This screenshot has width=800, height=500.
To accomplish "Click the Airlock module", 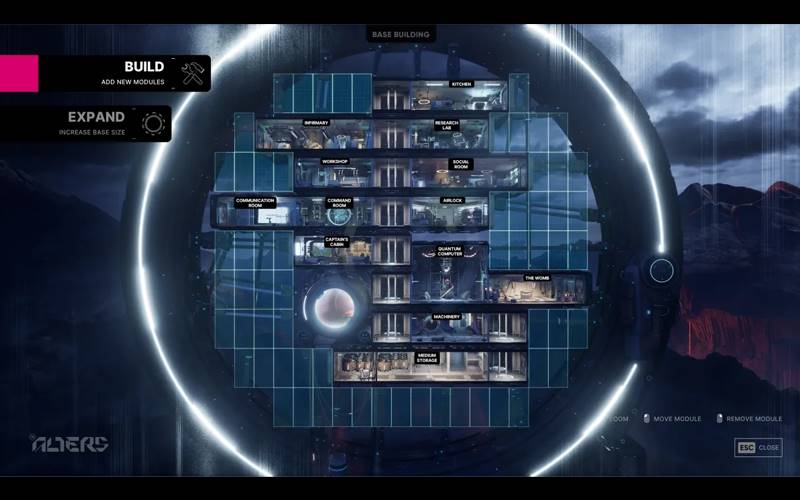I will (452, 211).
